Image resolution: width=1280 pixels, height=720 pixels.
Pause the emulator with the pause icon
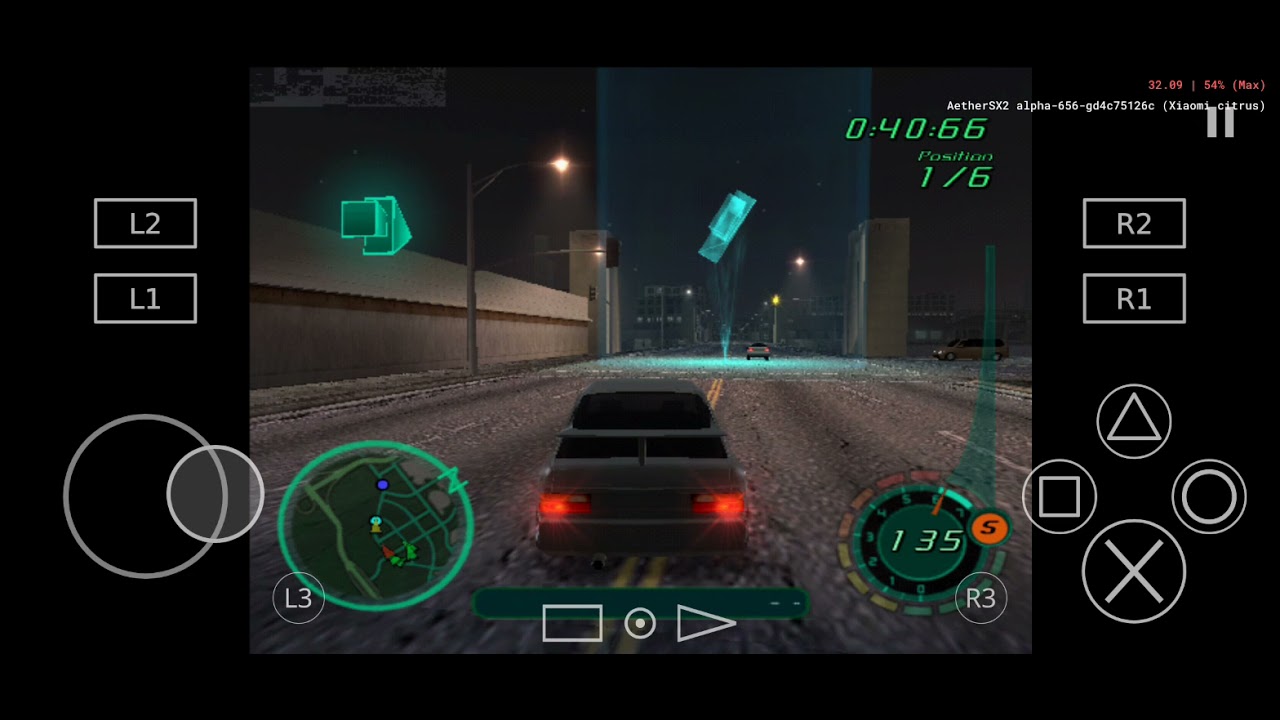(1220, 122)
